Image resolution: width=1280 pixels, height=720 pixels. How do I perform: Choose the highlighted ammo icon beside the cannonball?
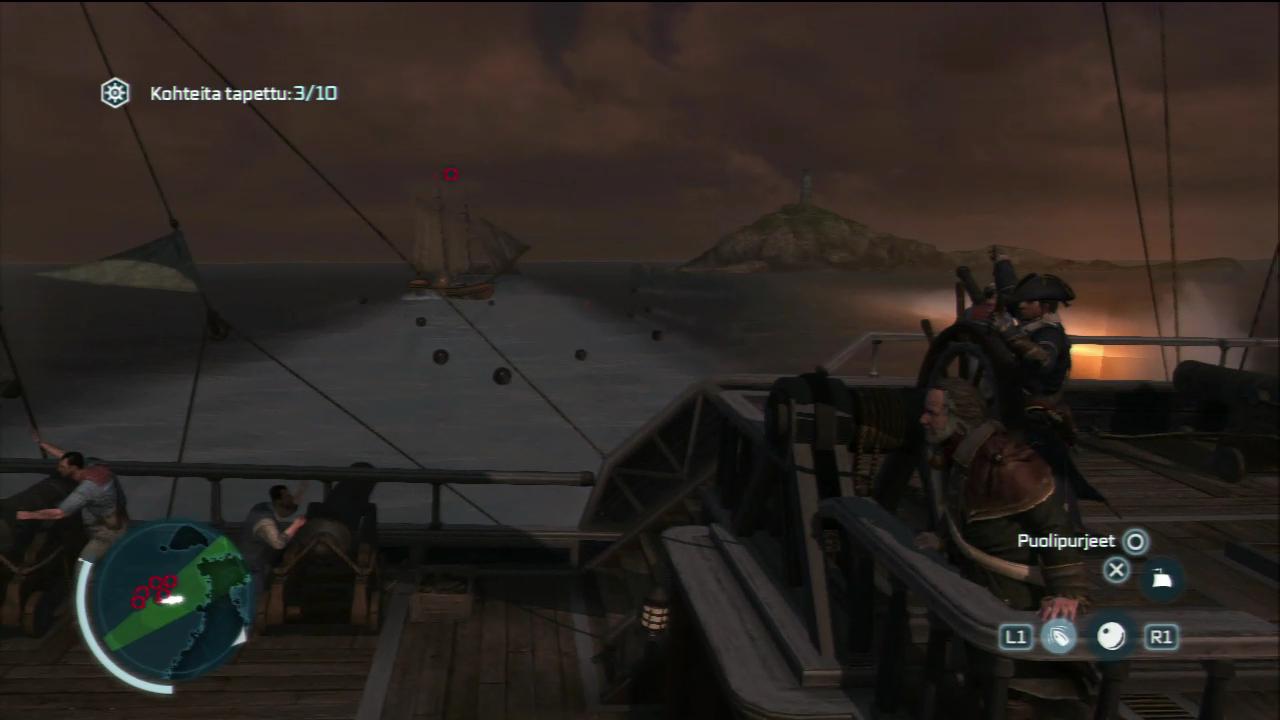1059,636
